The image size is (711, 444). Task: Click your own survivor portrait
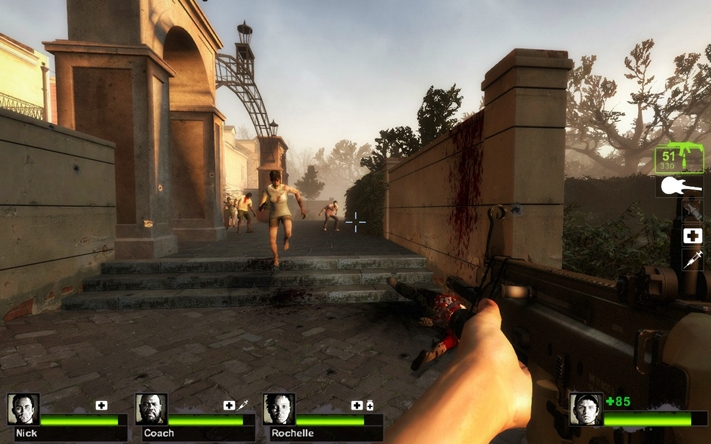[585, 408]
